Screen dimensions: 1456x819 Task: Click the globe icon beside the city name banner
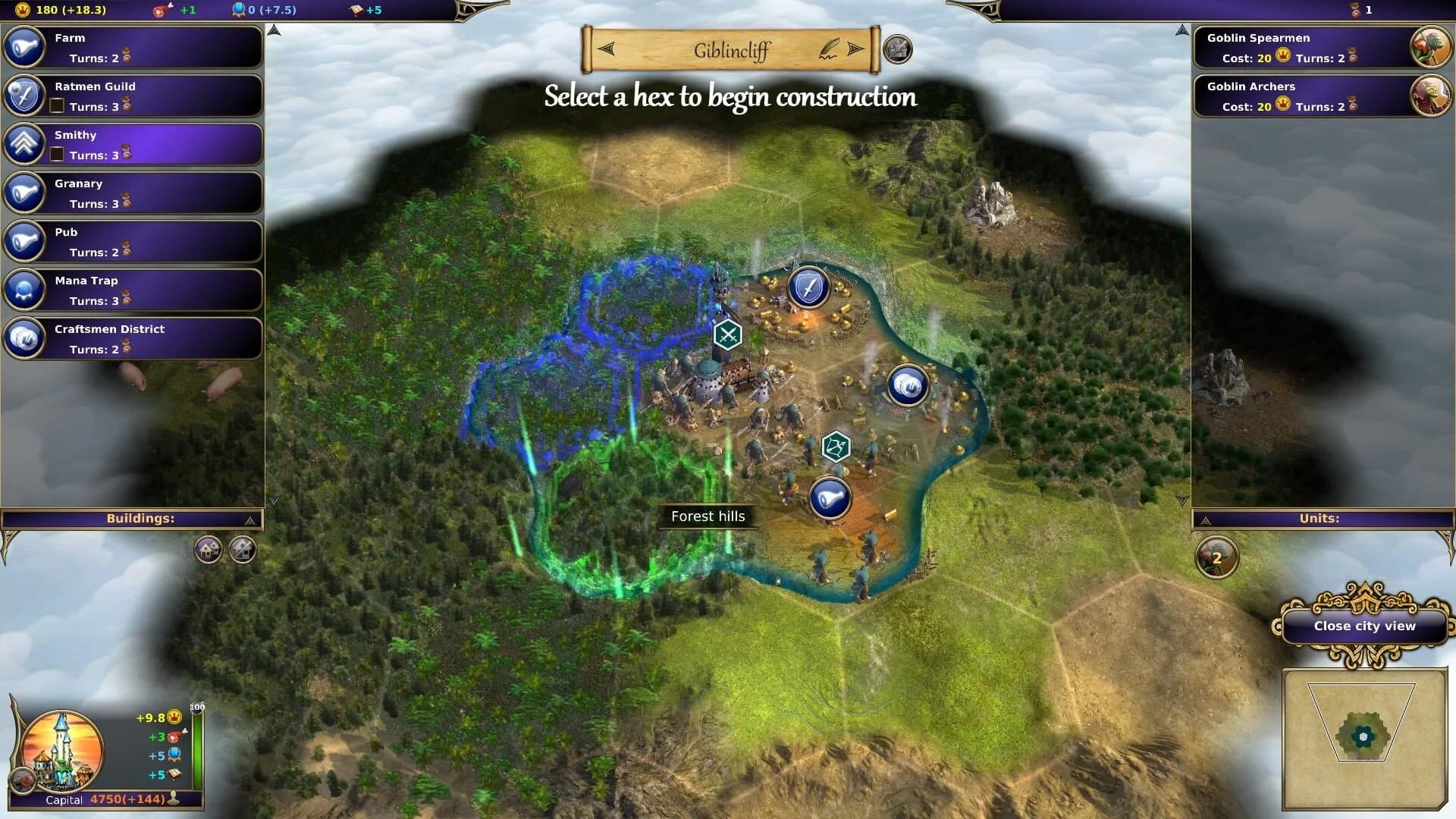pos(898,49)
